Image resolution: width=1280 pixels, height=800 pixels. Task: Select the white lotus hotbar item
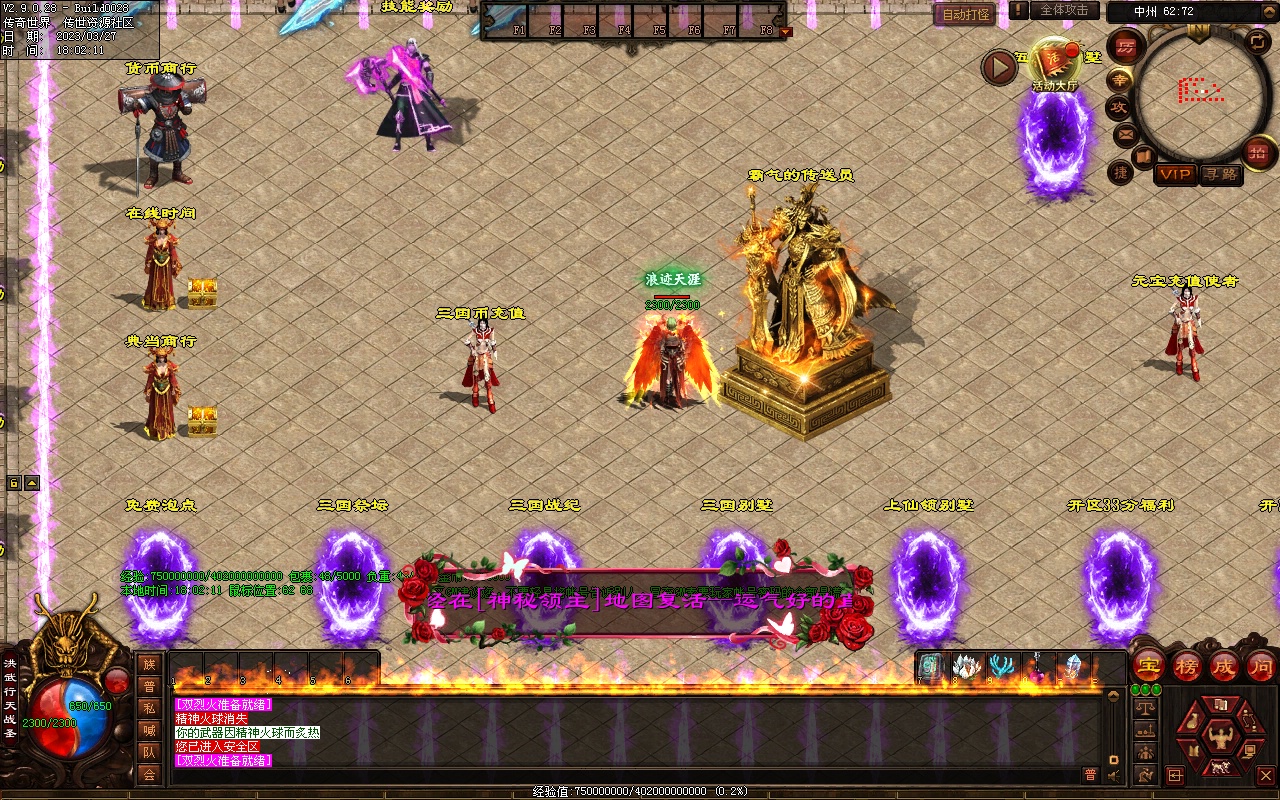pos(966,667)
